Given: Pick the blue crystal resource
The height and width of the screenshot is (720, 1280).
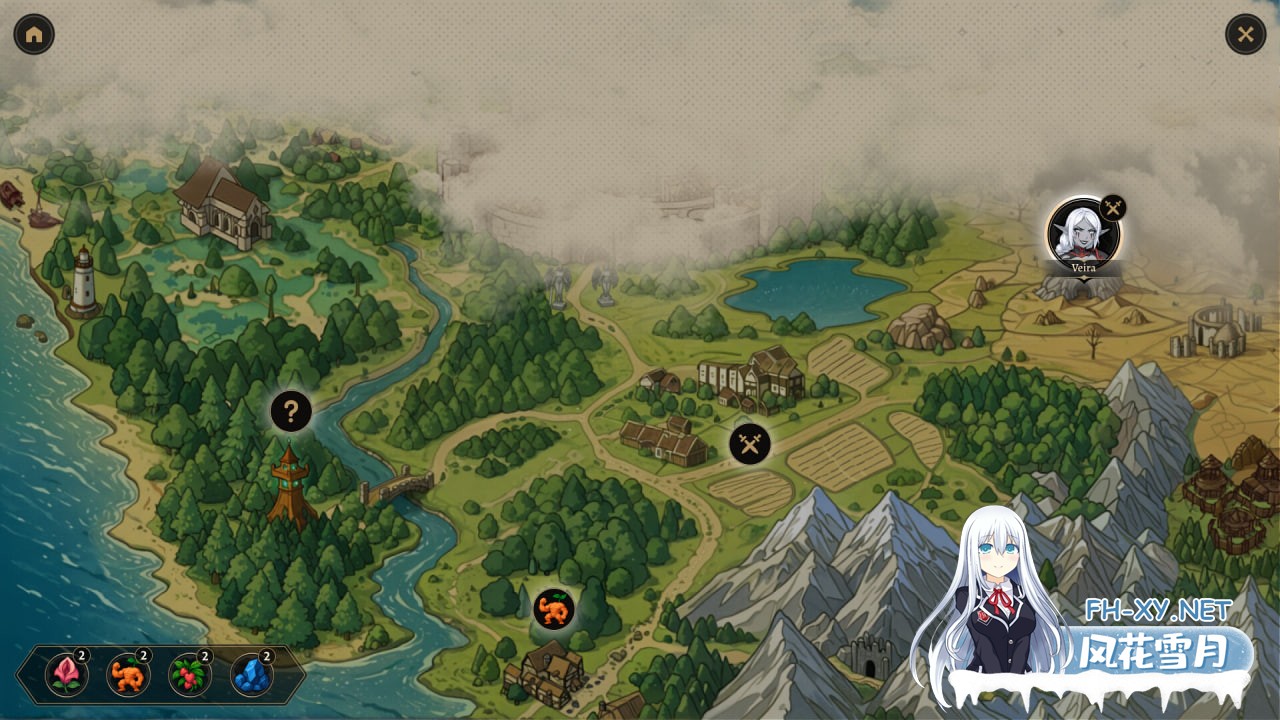Looking at the screenshot, I should pyautogui.click(x=252, y=675).
